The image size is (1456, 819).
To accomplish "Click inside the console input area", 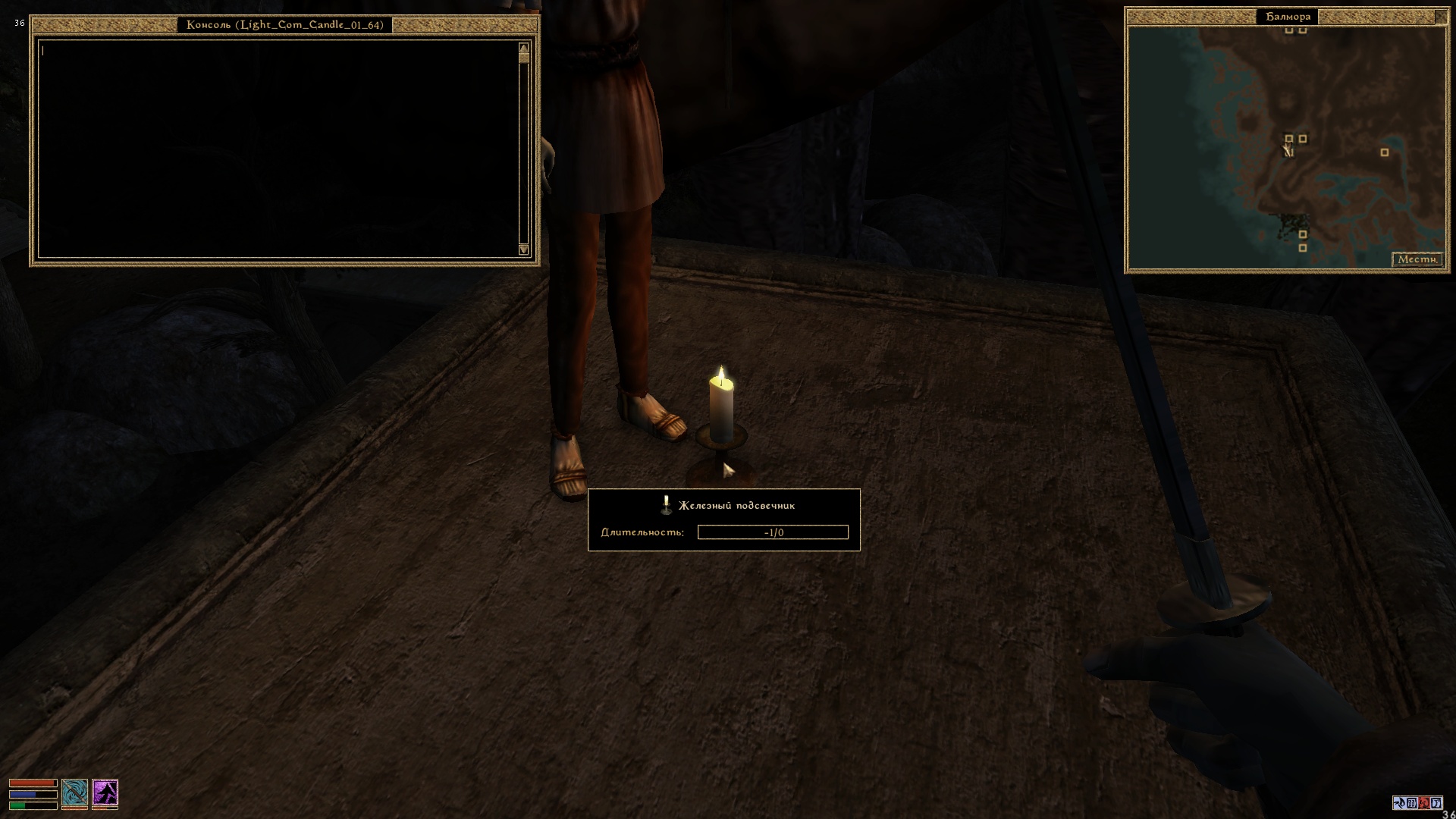I will [x=278, y=149].
